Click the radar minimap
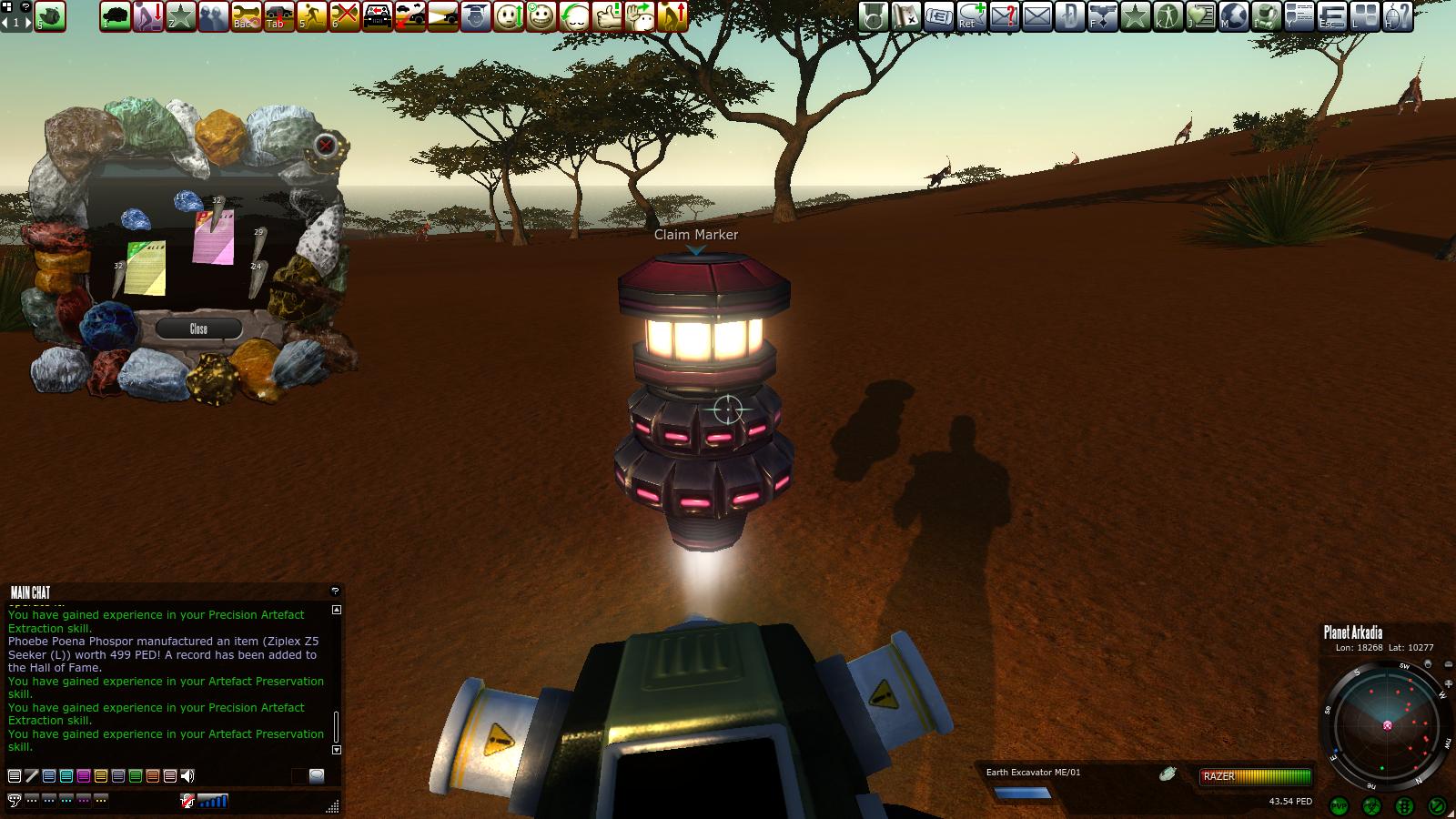1456x819 pixels. click(1387, 725)
